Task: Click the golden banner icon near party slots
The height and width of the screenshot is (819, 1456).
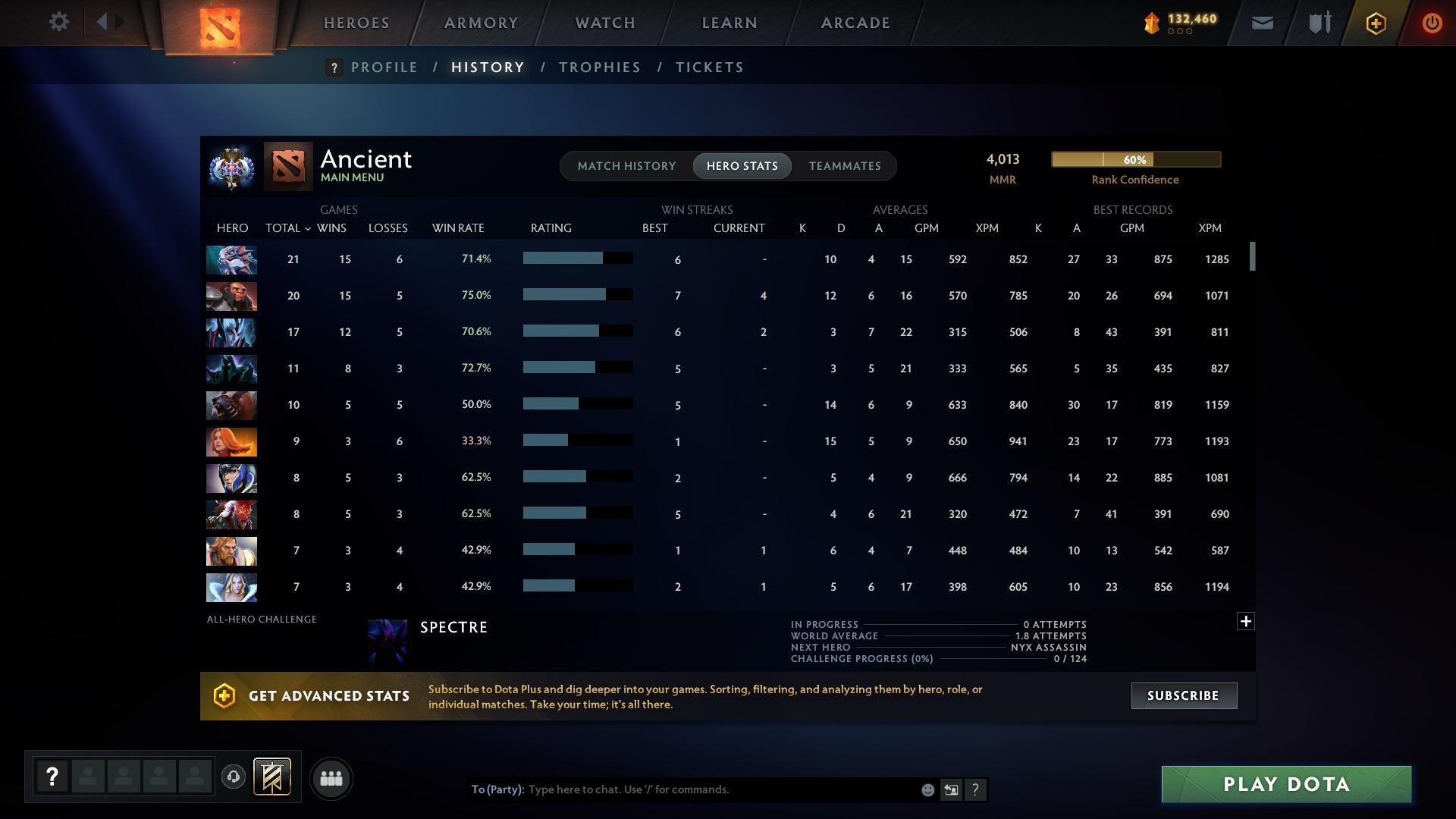Action: coord(273,778)
